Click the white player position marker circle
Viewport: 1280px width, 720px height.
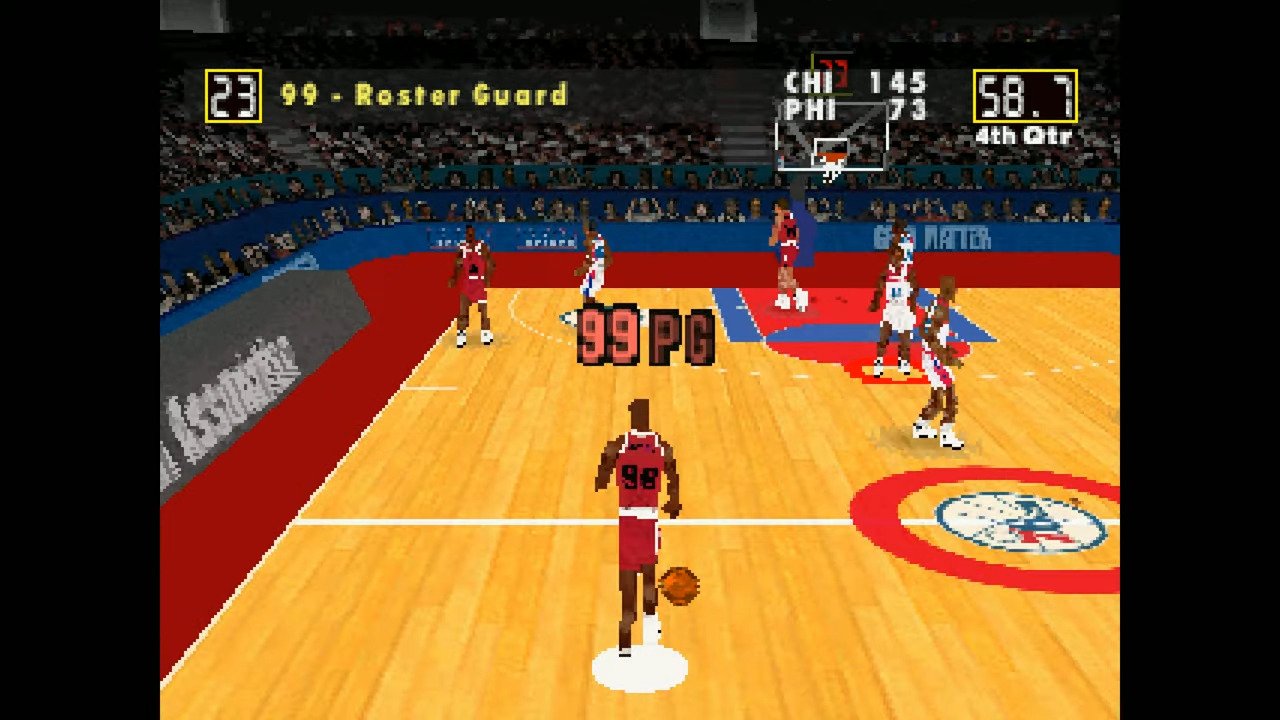640,665
